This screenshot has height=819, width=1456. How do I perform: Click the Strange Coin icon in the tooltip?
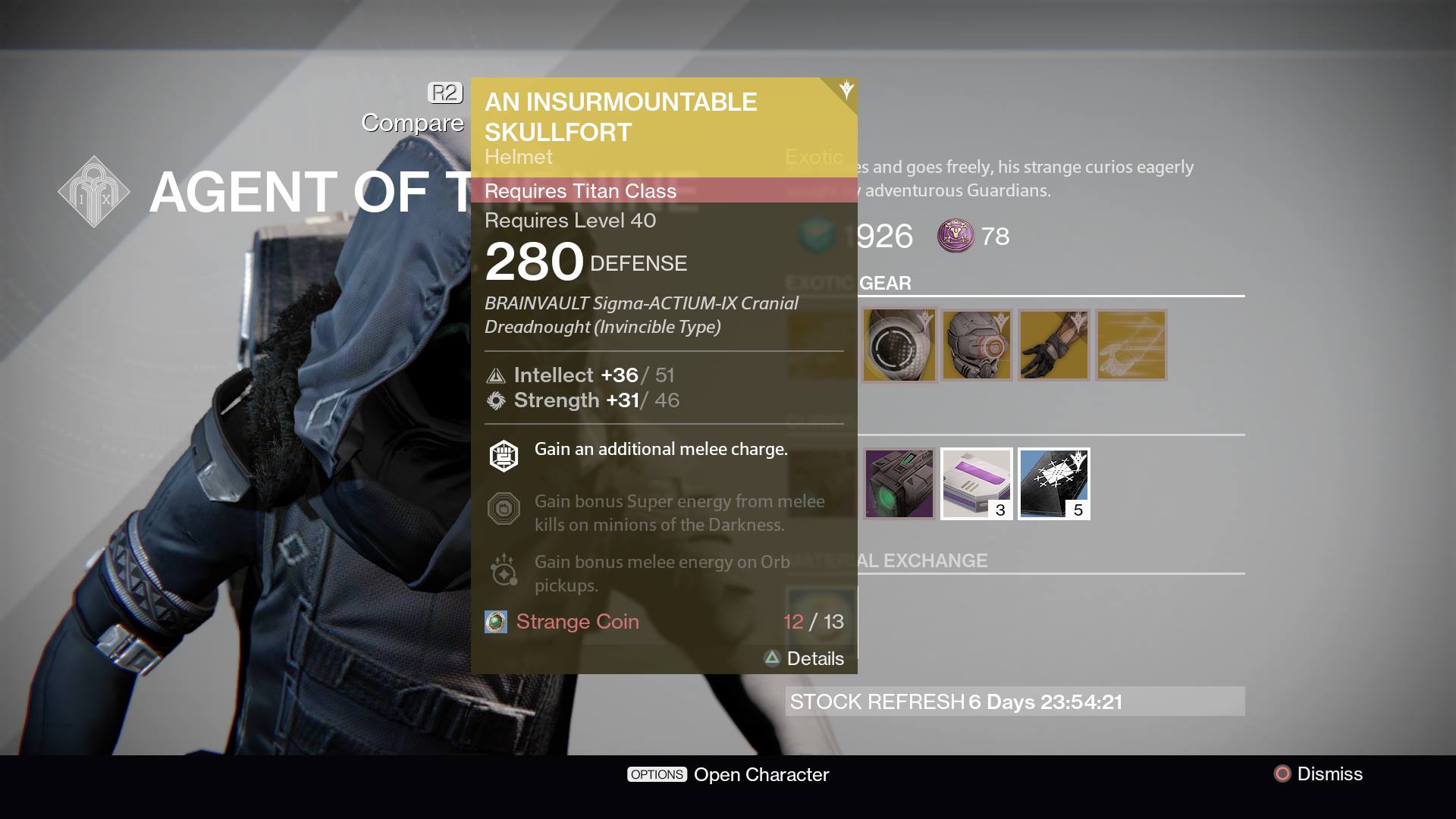pos(496,621)
